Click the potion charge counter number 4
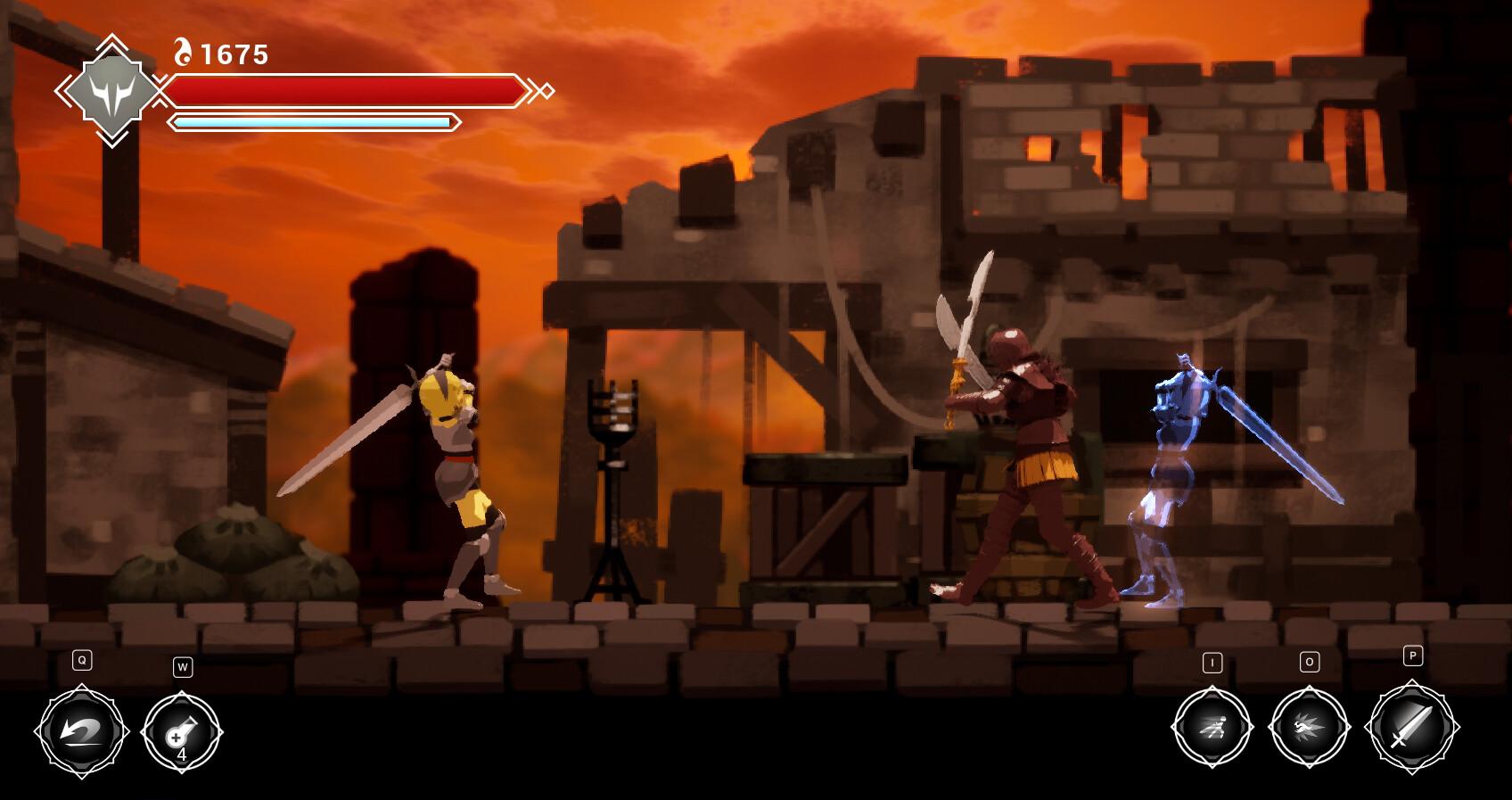The width and height of the screenshot is (1512, 800). click(182, 757)
